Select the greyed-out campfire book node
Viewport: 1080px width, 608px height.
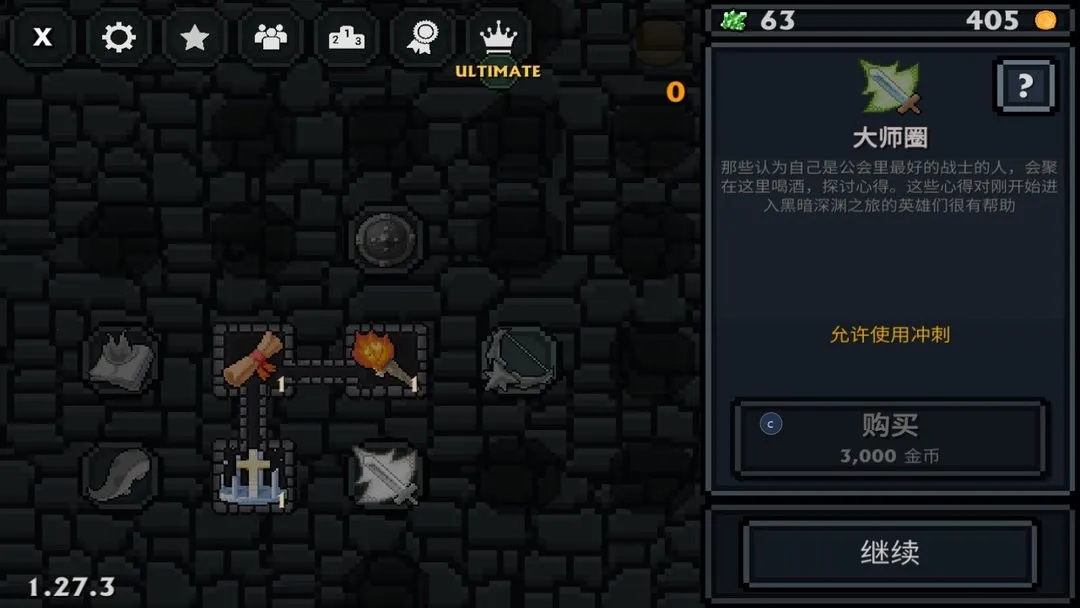point(120,359)
